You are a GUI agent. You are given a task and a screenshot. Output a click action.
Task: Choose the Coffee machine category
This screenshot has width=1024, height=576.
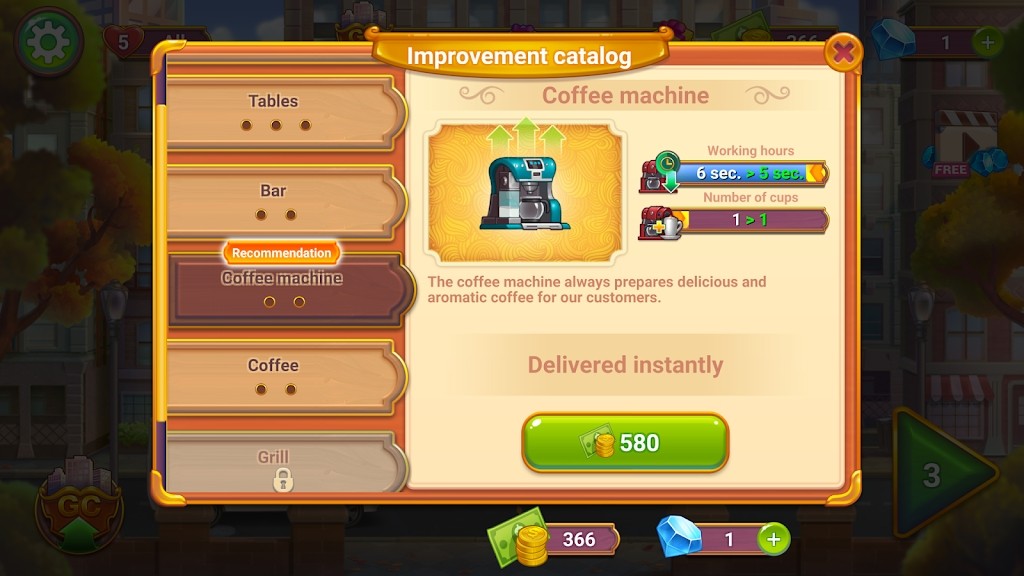pos(284,288)
